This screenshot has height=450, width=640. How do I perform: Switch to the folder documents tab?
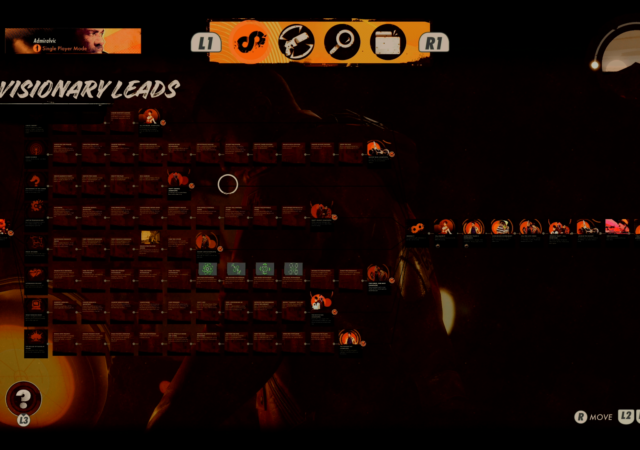pos(388,42)
